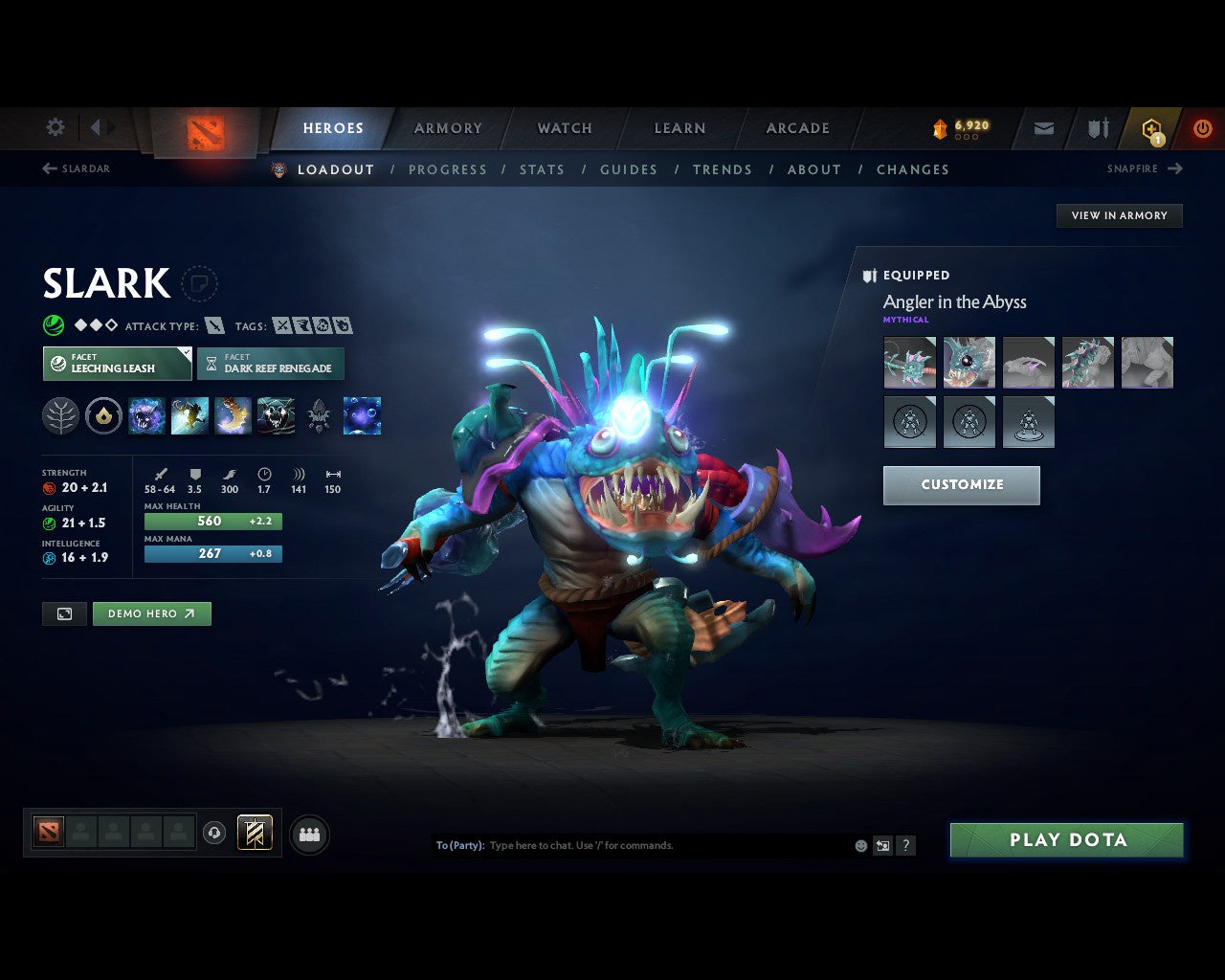Screen dimensions: 1225x980
Task: Toggle the full-screen hero preview button
Action: [x=64, y=613]
